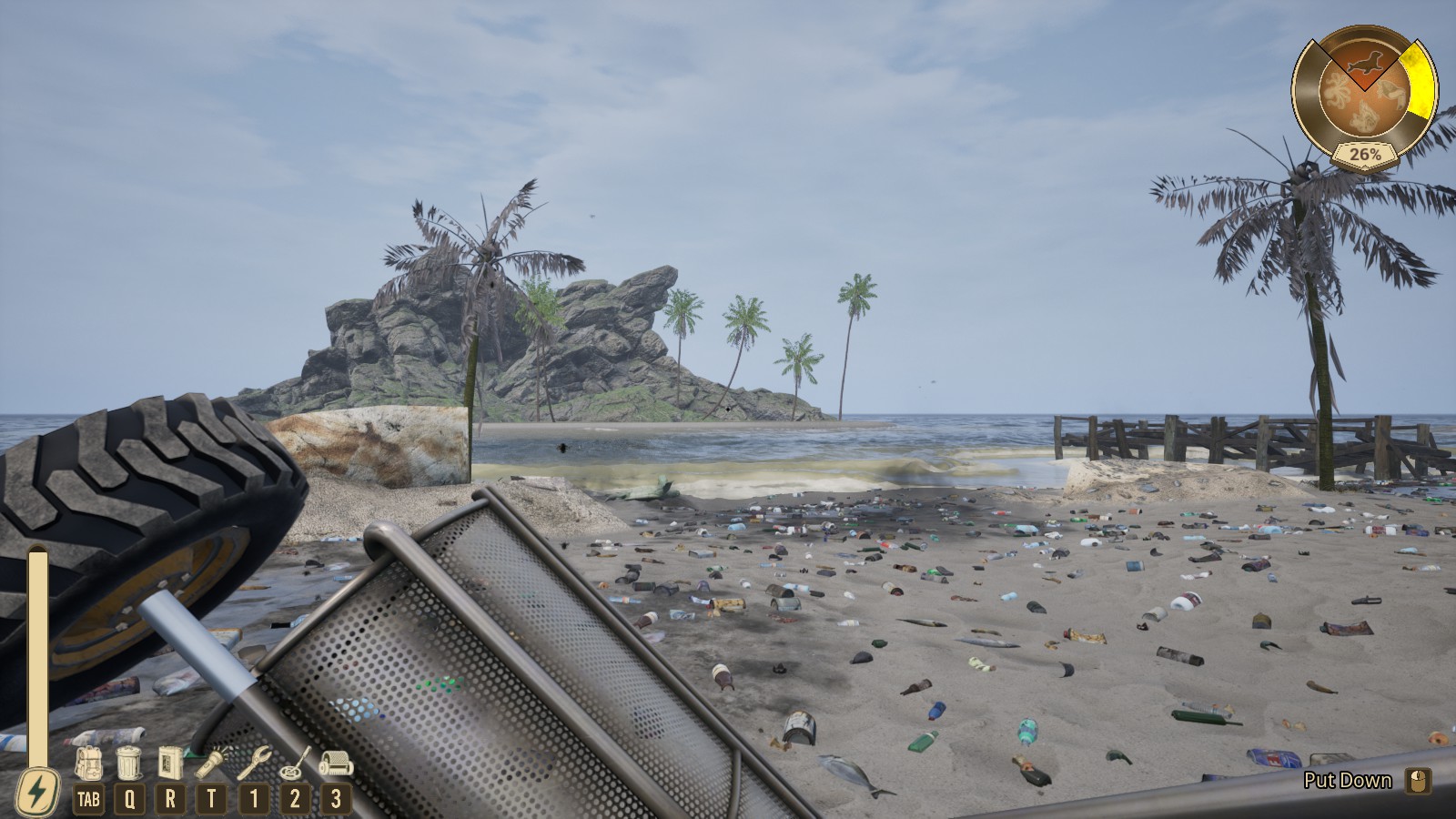This screenshot has height=819, width=1456.
Task: Select the sieve roller tool
Action: [x=336, y=762]
